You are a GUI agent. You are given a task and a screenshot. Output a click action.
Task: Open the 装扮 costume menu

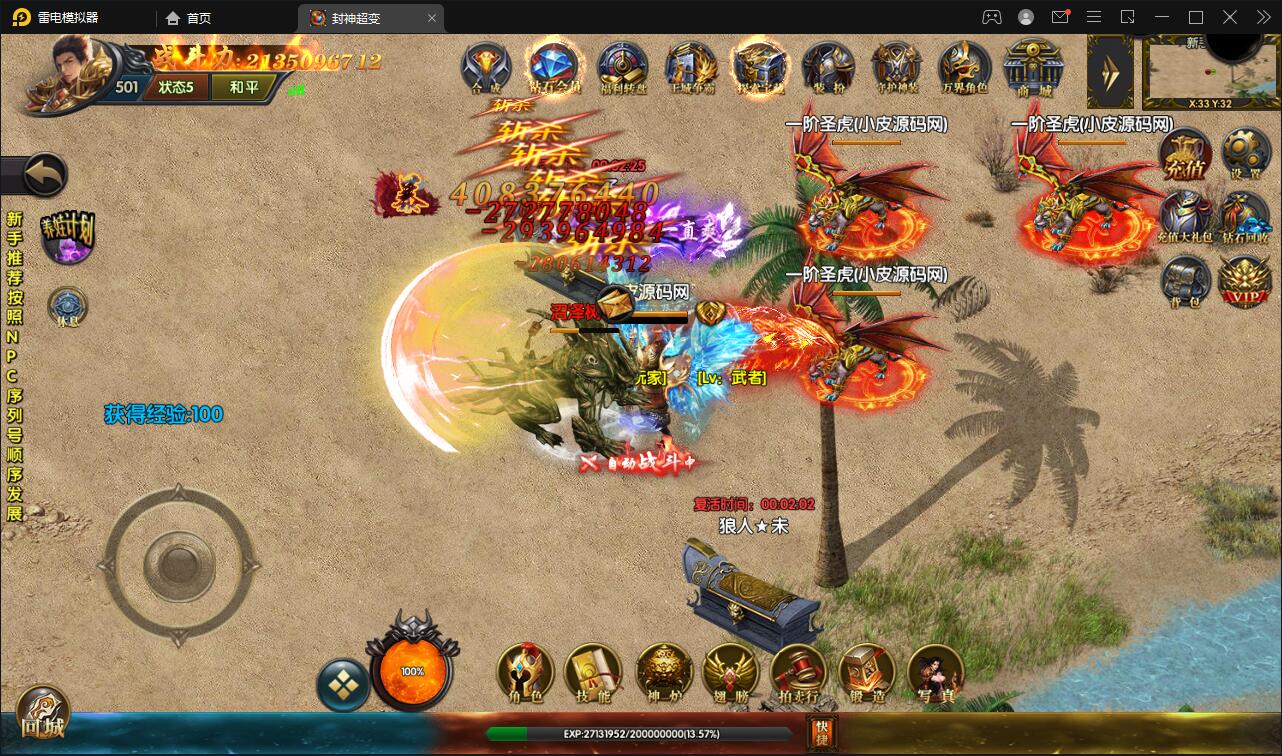(x=827, y=66)
